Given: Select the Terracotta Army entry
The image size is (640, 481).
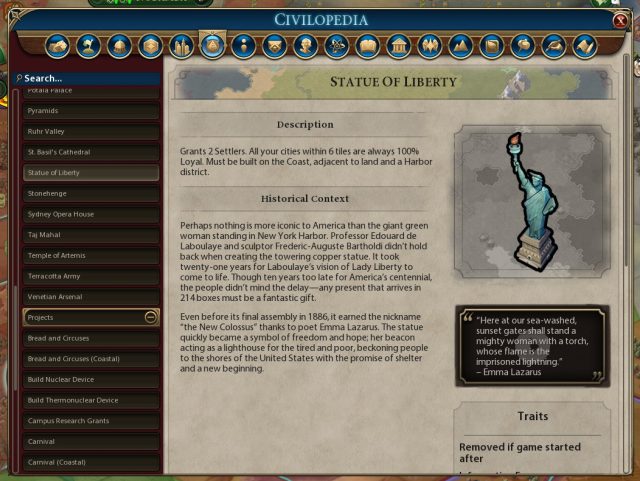Looking at the screenshot, I should pos(91,275).
